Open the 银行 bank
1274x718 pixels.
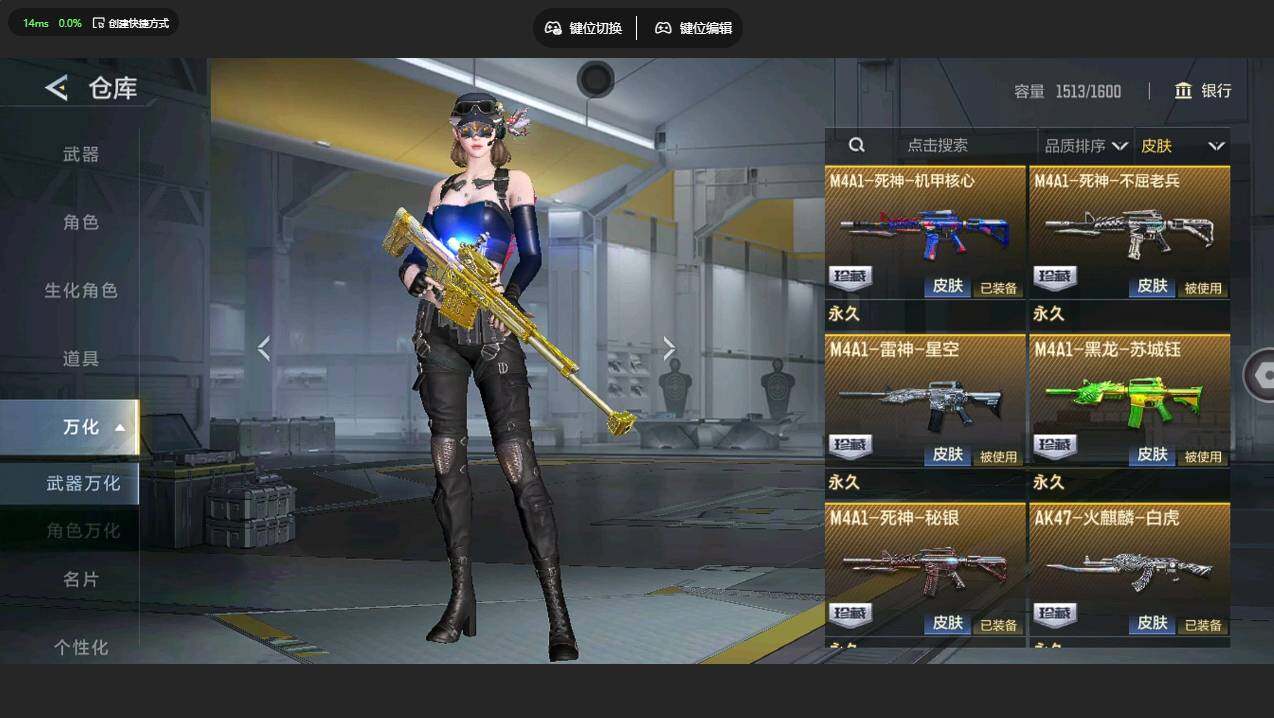[1203, 91]
